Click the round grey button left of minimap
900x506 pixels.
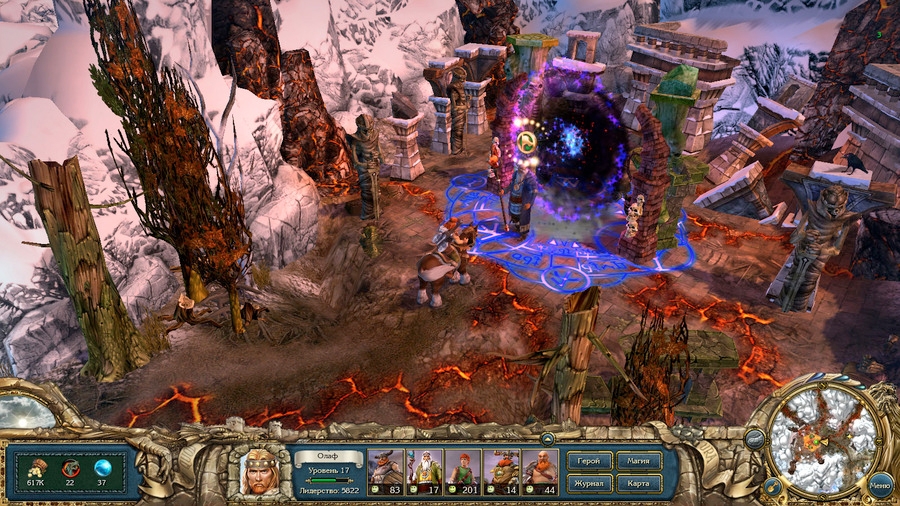pyautogui.click(x=754, y=438)
